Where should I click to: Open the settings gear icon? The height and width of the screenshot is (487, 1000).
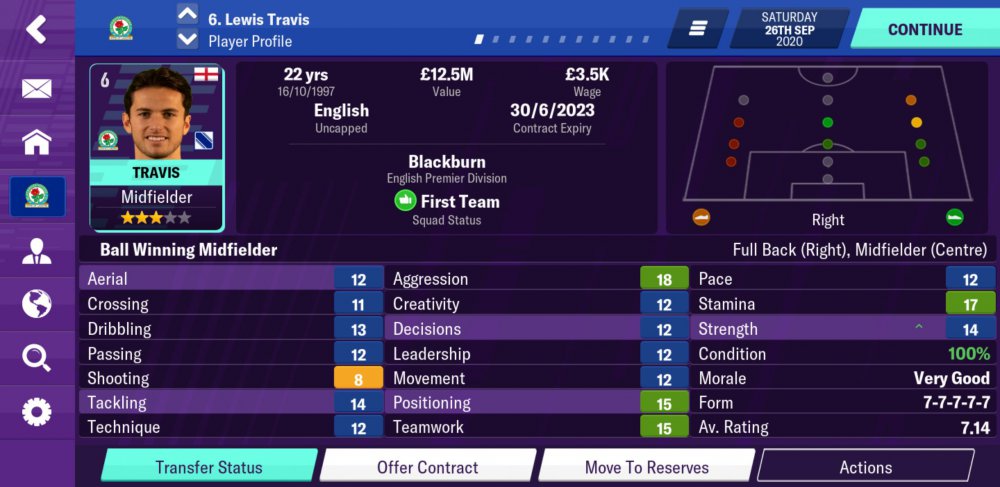coord(36,411)
